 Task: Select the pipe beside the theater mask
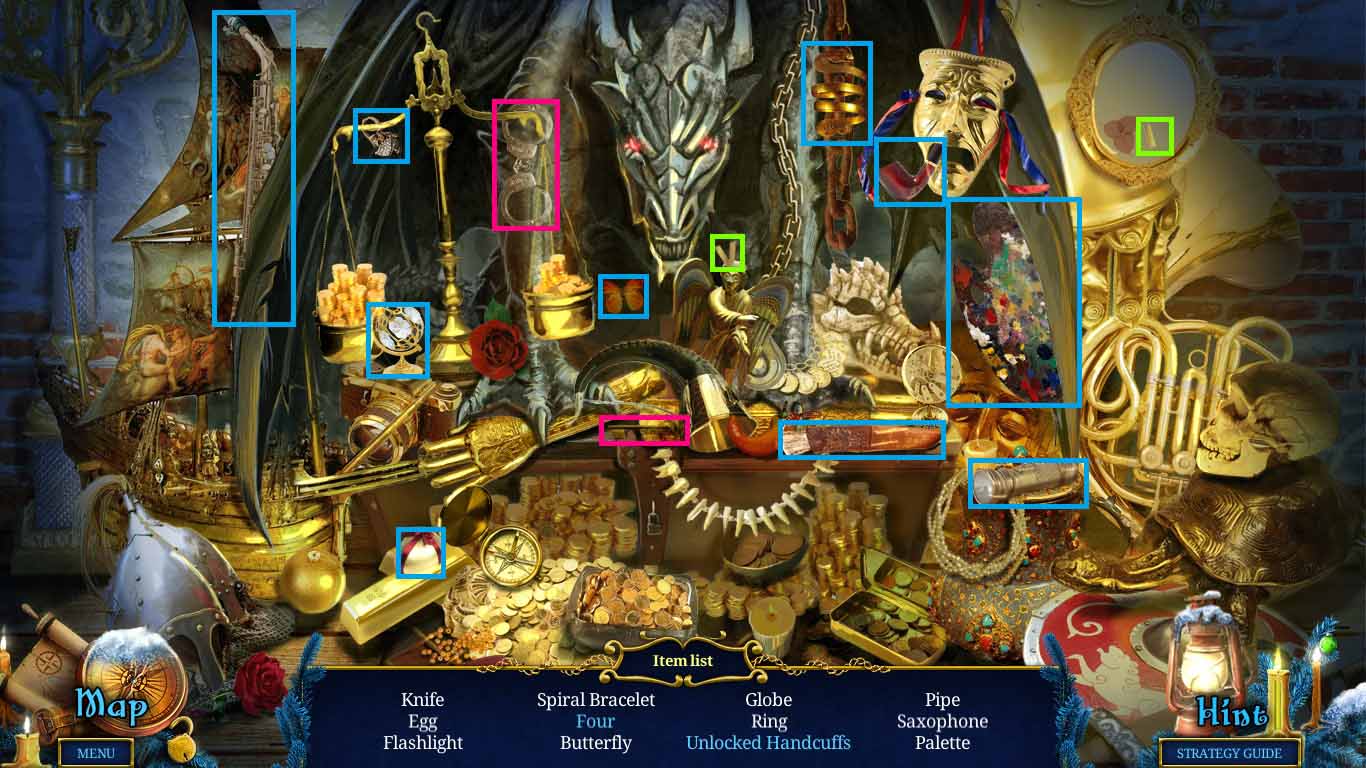point(908,172)
